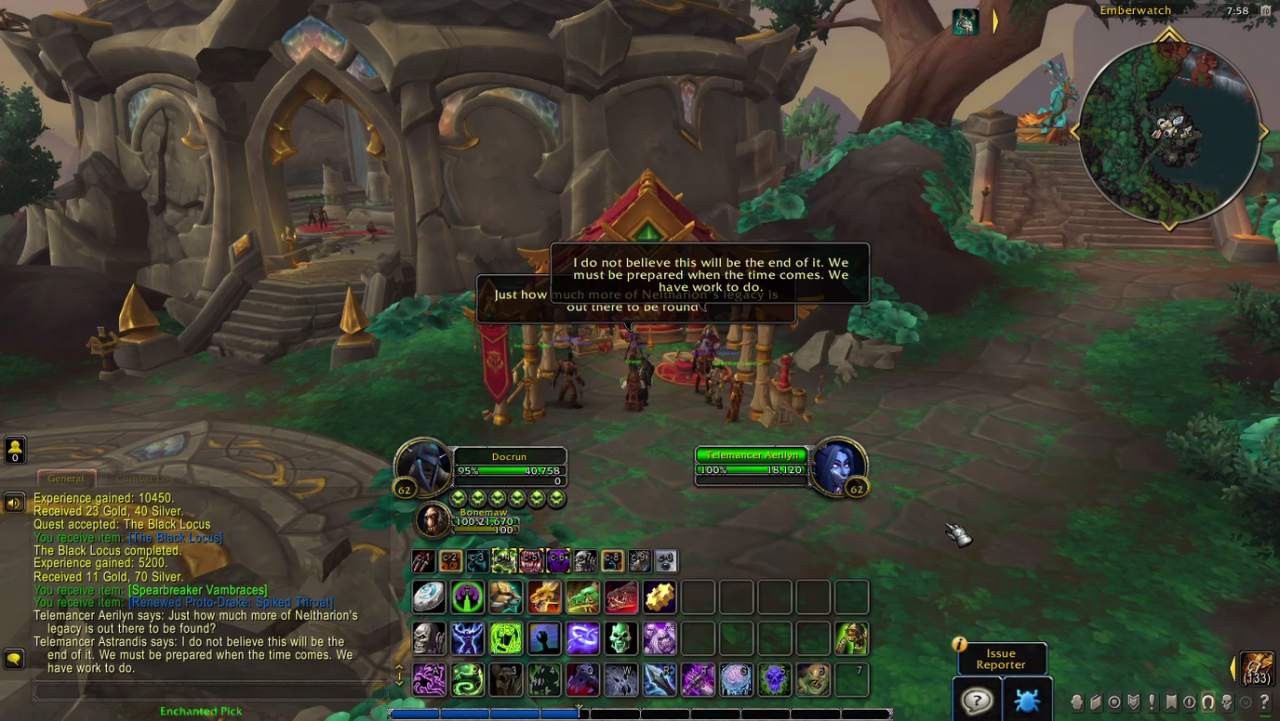The width and height of the screenshot is (1280, 721).
Task: Open the backpack bag showing 133
Action: (x=1256, y=667)
